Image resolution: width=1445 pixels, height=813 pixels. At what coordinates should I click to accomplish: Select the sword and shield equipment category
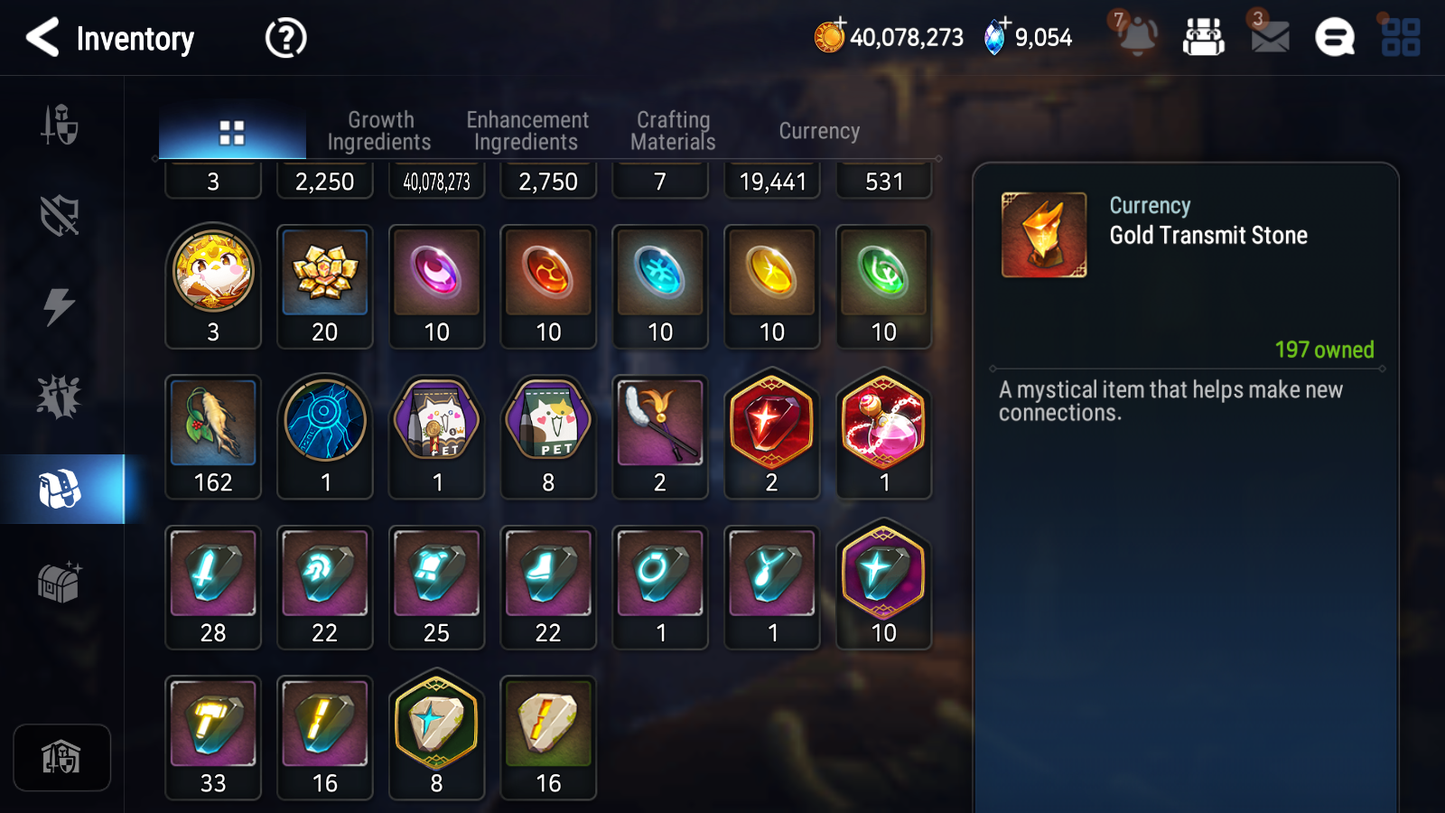[x=60, y=126]
